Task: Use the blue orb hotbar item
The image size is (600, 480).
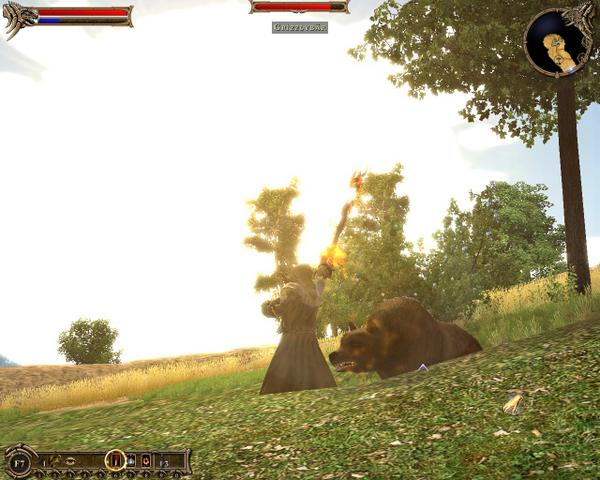Action: click(131, 460)
